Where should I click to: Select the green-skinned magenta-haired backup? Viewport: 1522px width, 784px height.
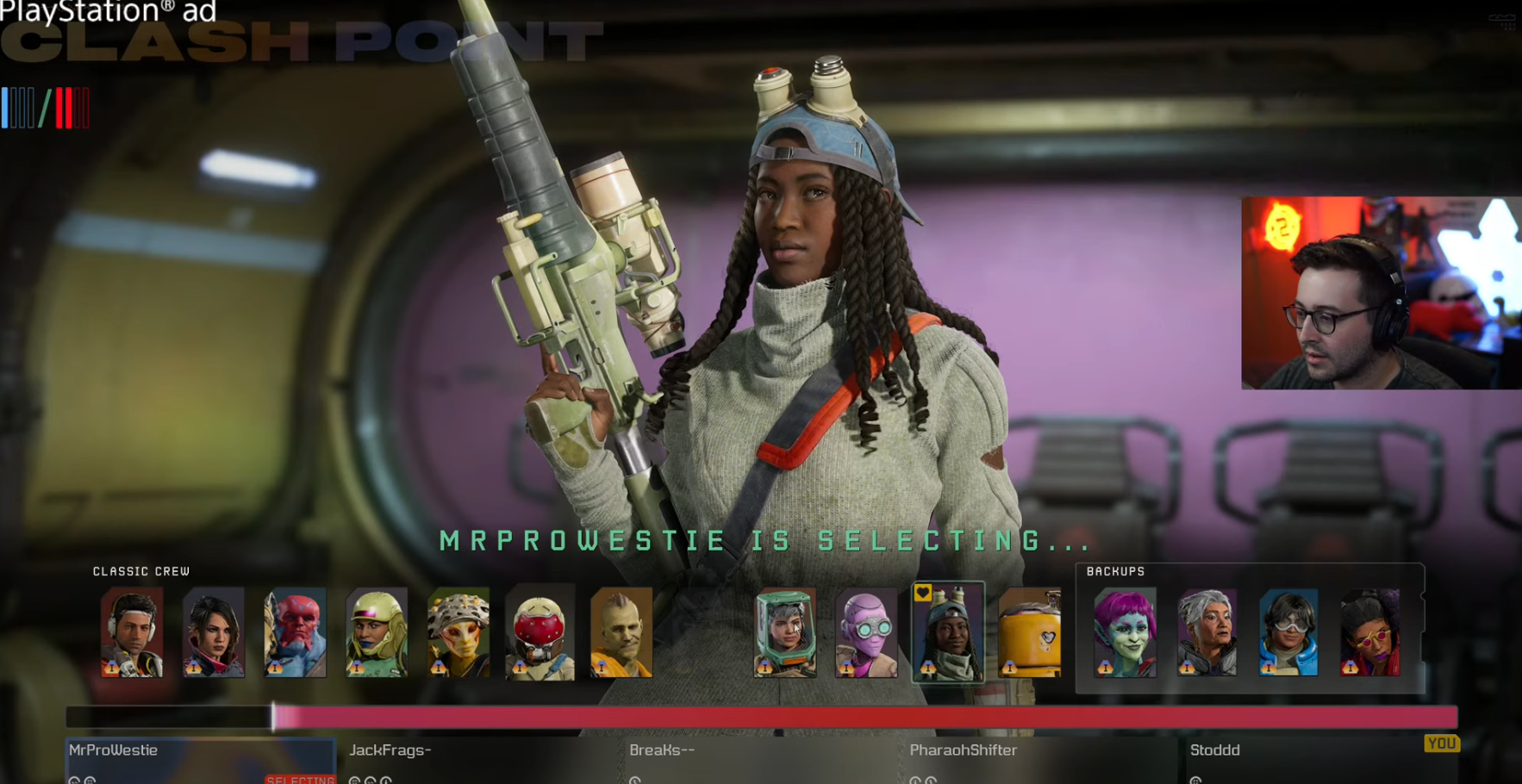(x=1126, y=632)
